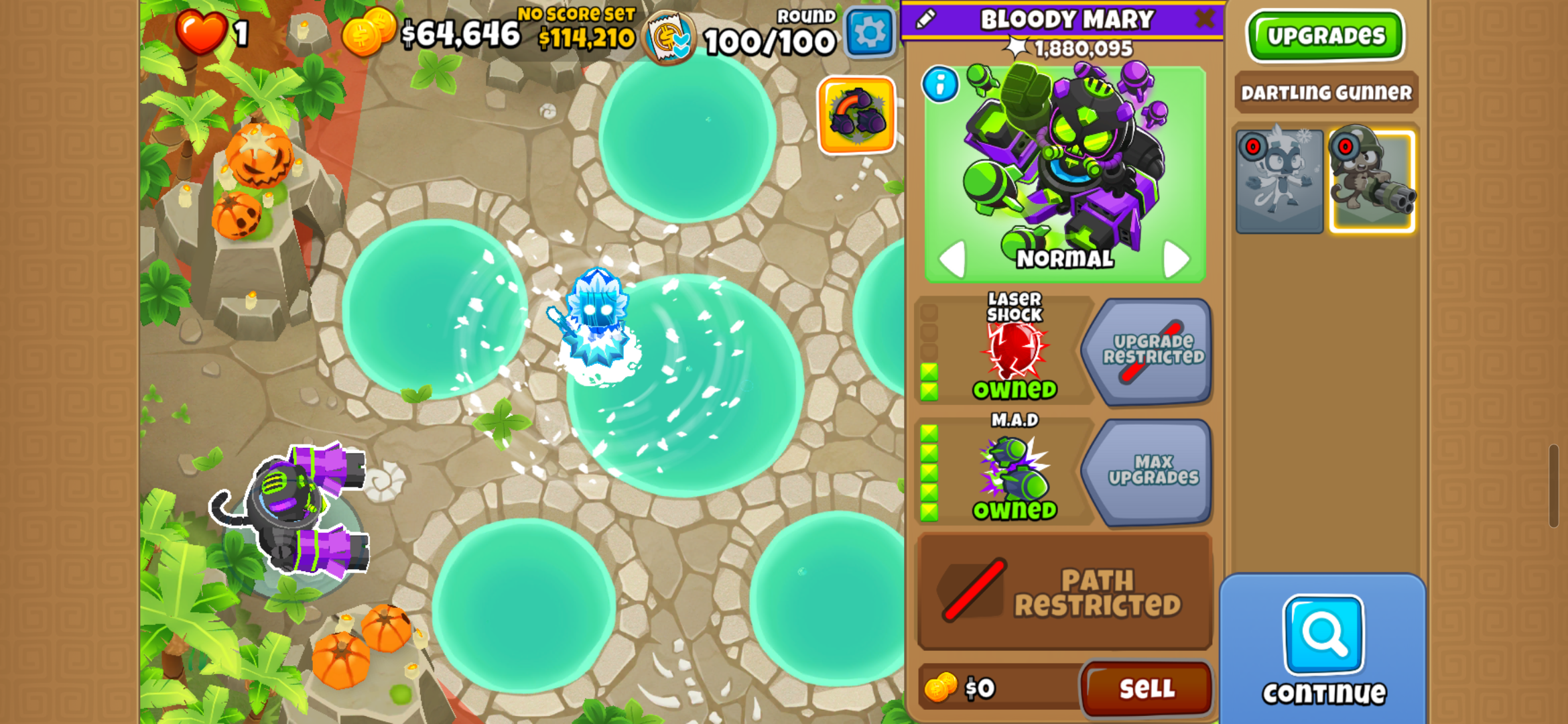Viewport: 1568px width, 724px height.
Task: Rename tower with the pencil icon
Action: pyautogui.click(x=925, y=19)
